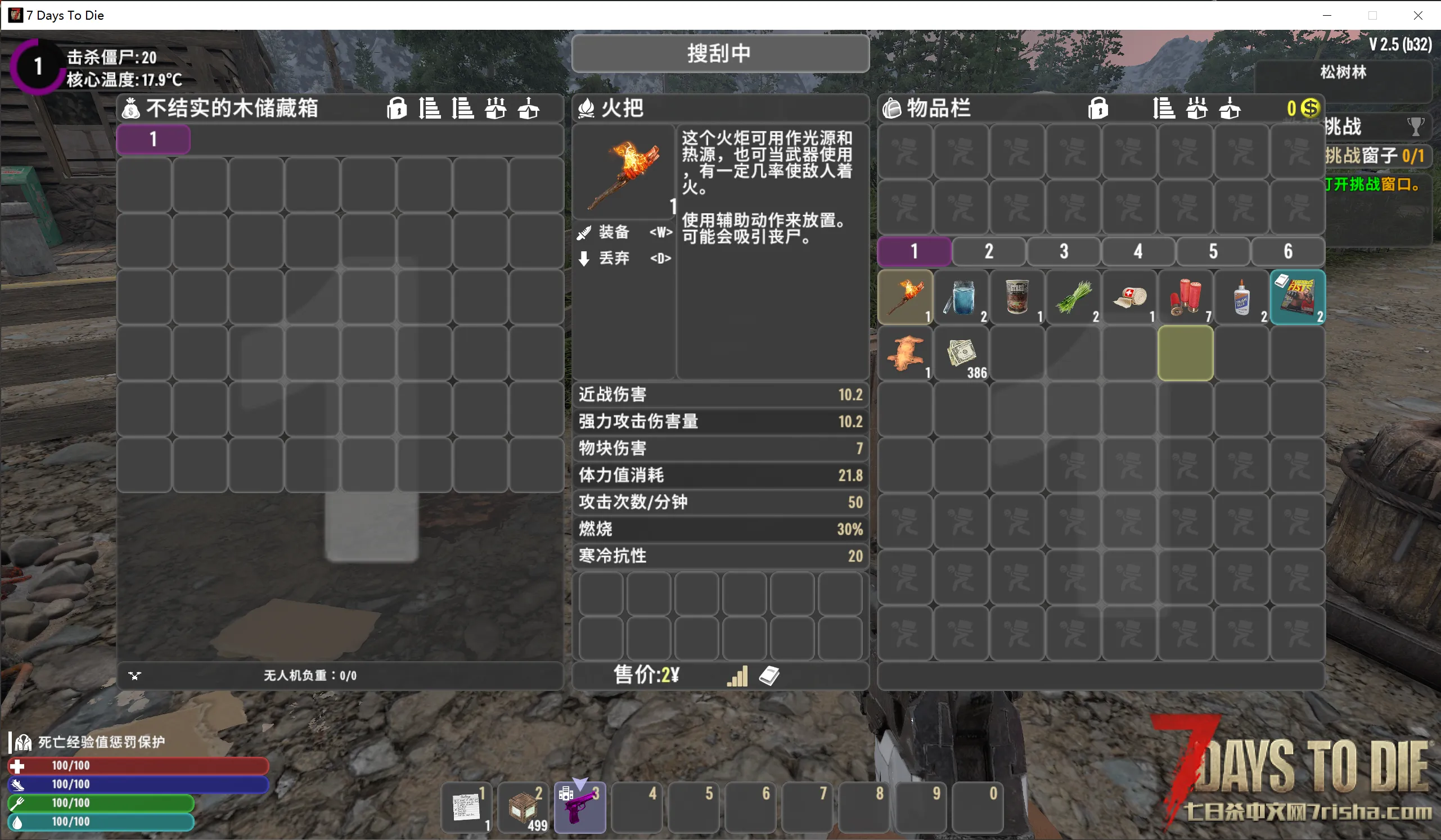Screen dimensions: 1441x840
Task: Open the torch's book icon near sell price
Action: coord(769,675)
